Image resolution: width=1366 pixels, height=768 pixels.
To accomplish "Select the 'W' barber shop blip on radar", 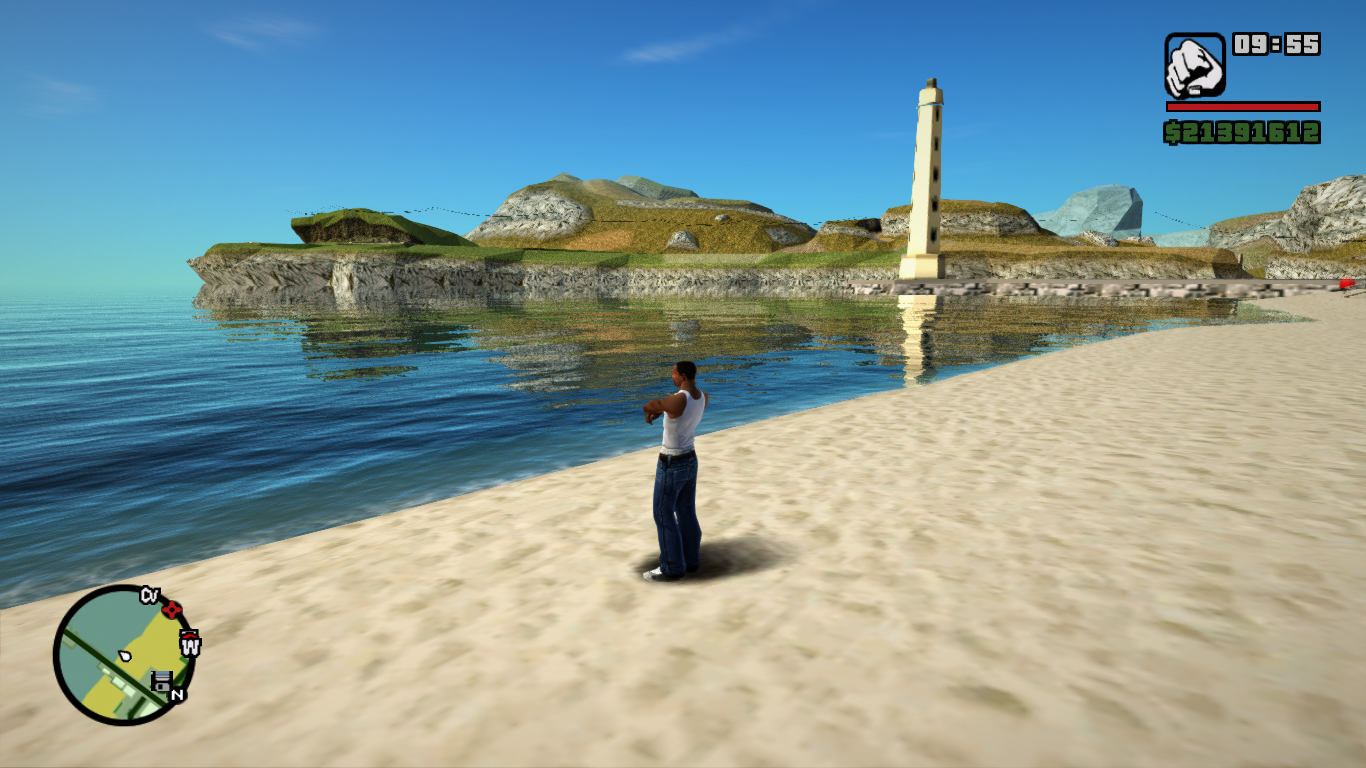I will click(190, 644).
